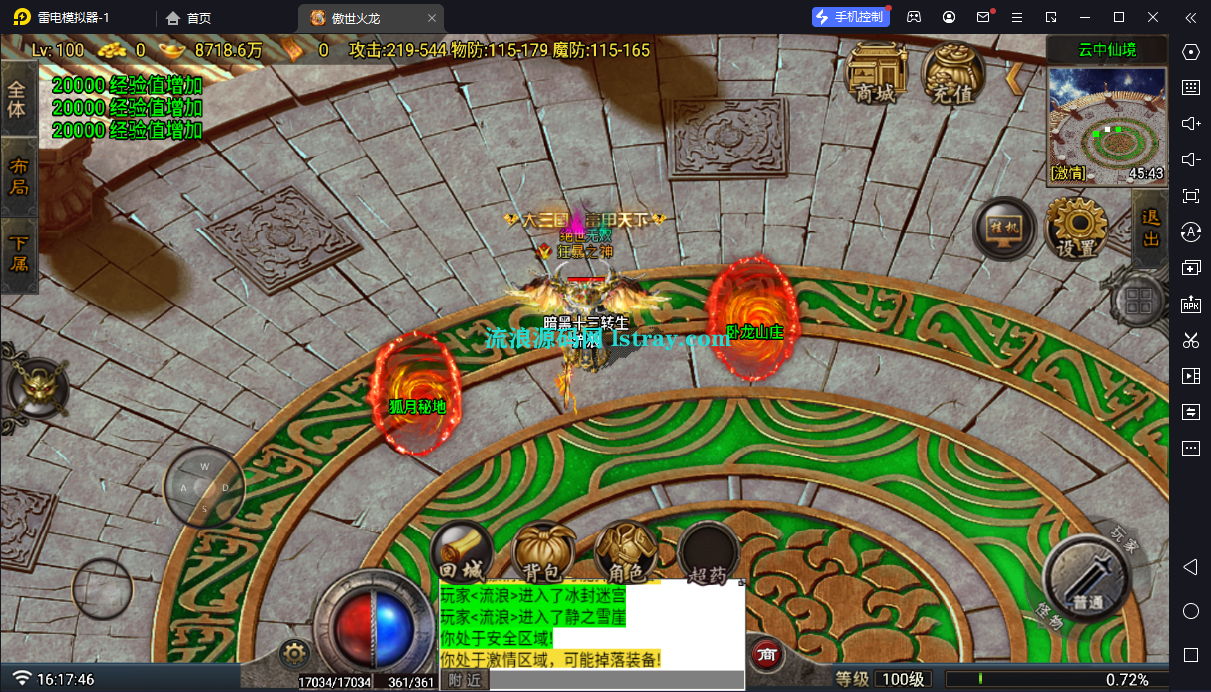The width and height of the screenshot is (1211, 692).
Task: Click the 云中仙境 minimap
Action: point(1106,124)
